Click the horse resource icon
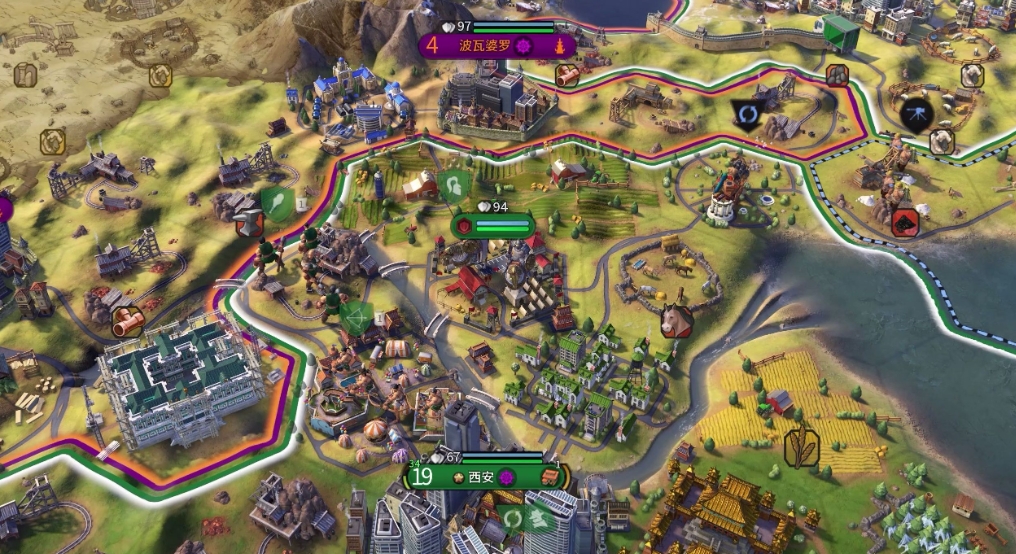The image size is (1016, 554). point(677,322)
